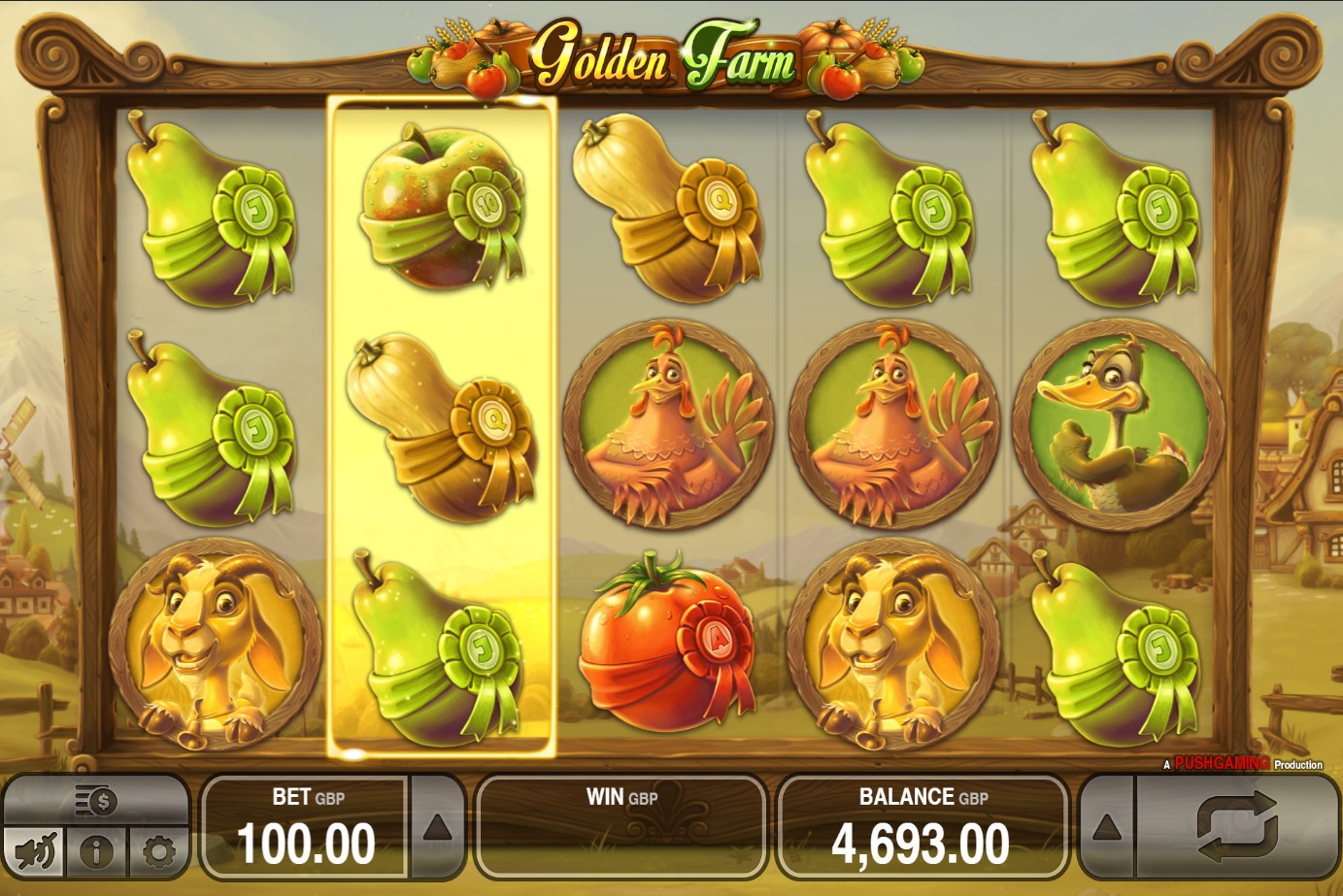Expand the bet selector arrow next to BET
Screen dimensions: 1343x896
(x=437, y=828)
